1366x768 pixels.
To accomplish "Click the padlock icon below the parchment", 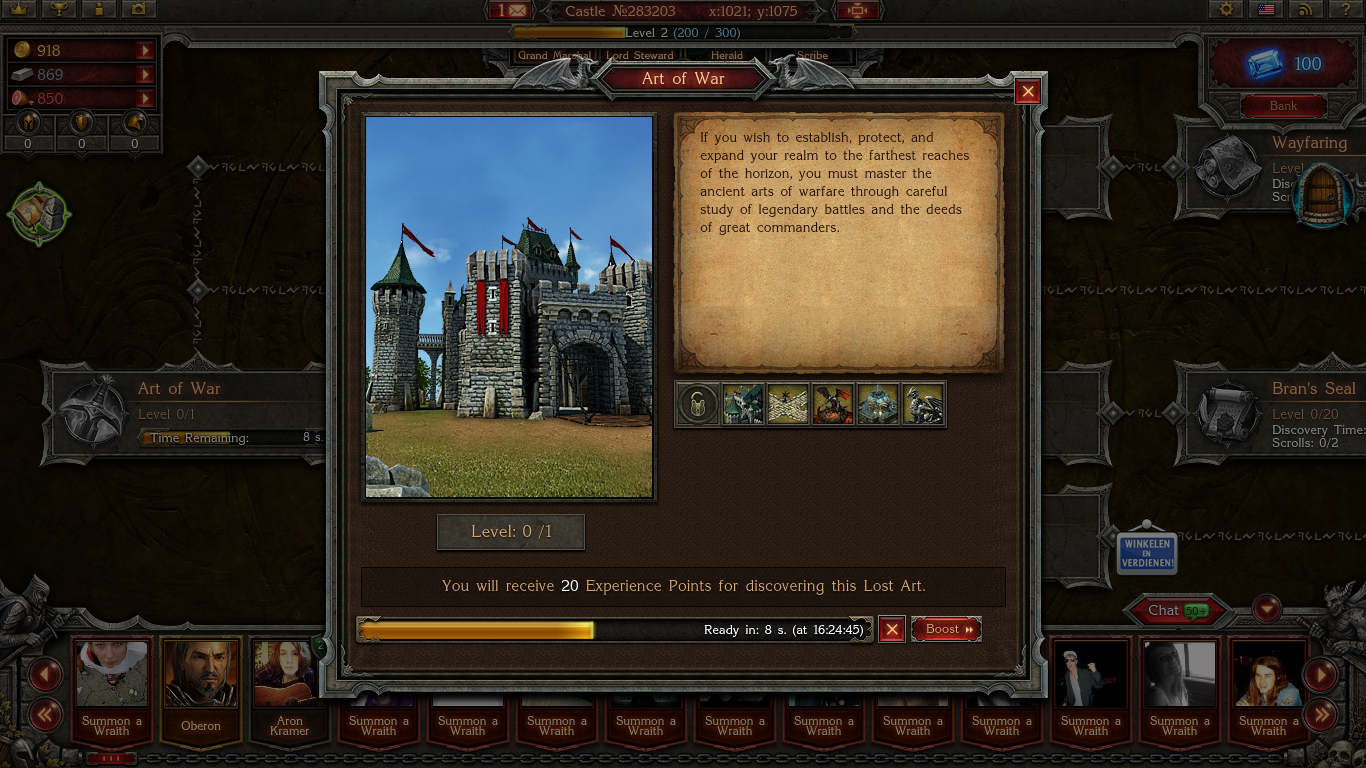I will (x=697, y=403).
